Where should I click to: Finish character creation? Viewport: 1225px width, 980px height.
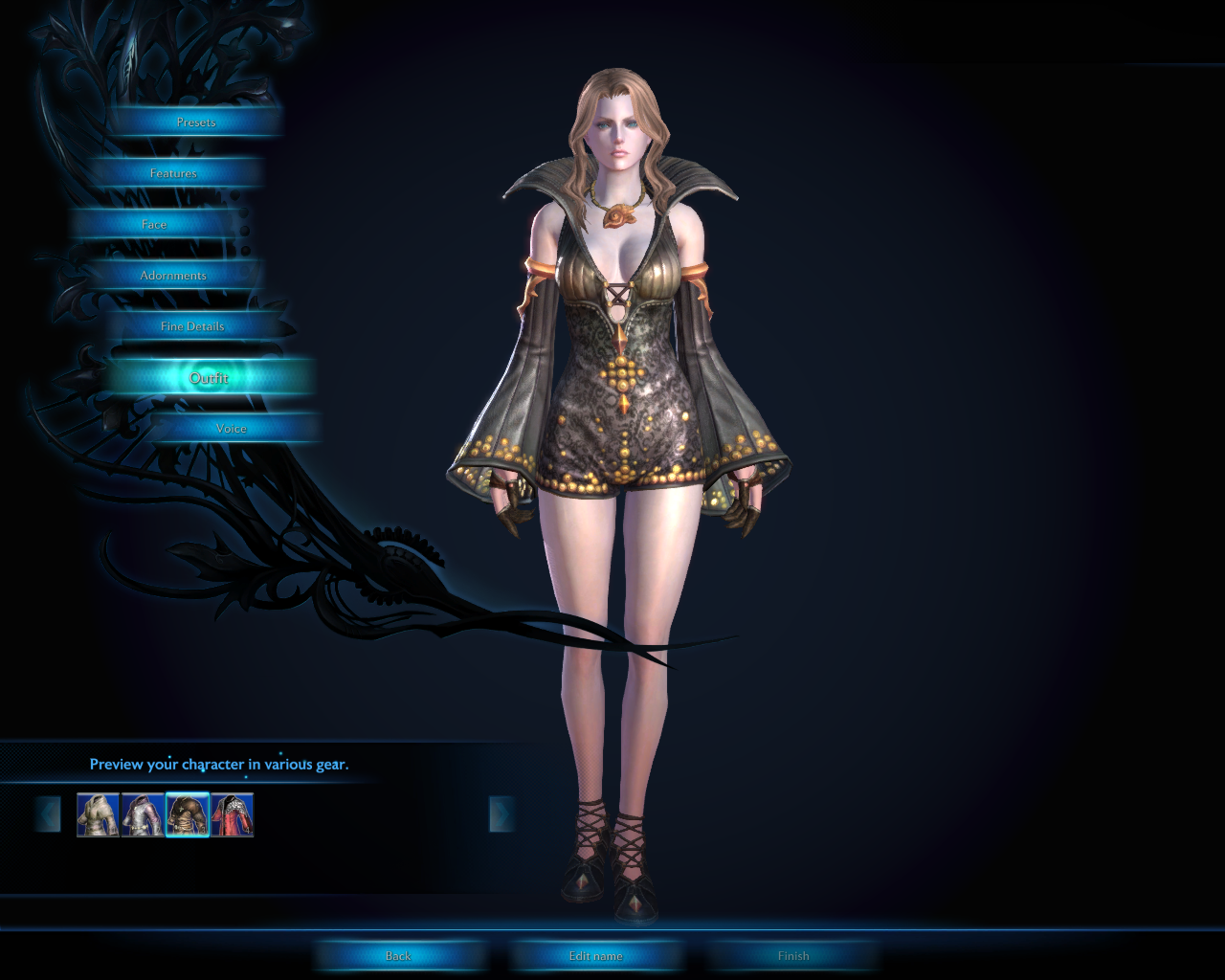tap(793, 956)
